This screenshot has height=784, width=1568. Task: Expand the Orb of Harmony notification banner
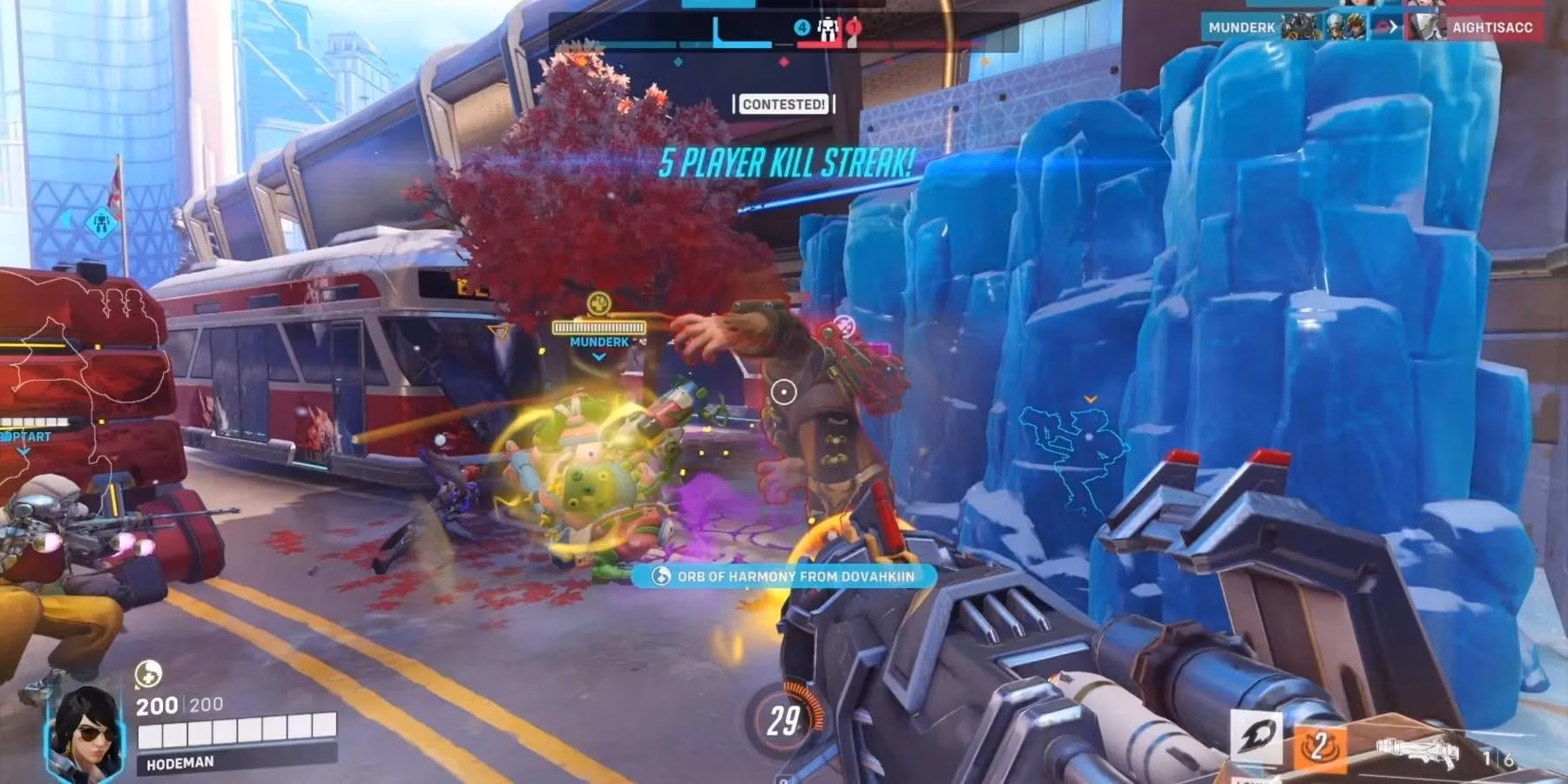click(x=788, y=577)
